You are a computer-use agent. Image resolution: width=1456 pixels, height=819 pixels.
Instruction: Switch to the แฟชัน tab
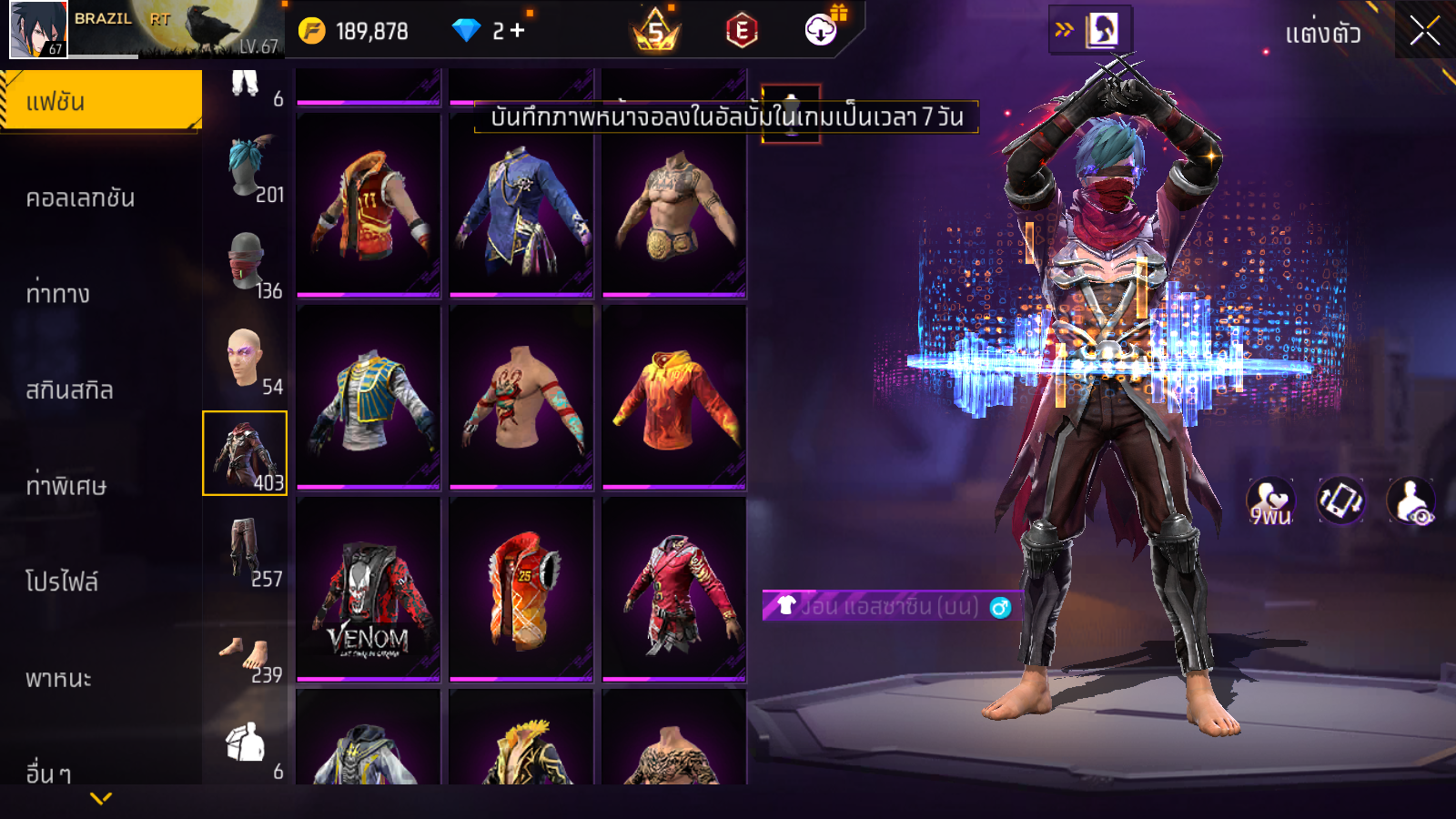coord(101,101)
